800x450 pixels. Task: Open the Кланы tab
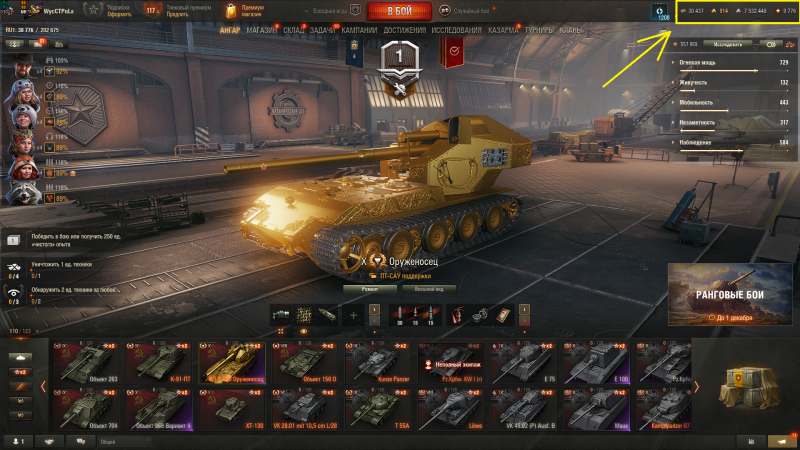(x=571, y=30)
